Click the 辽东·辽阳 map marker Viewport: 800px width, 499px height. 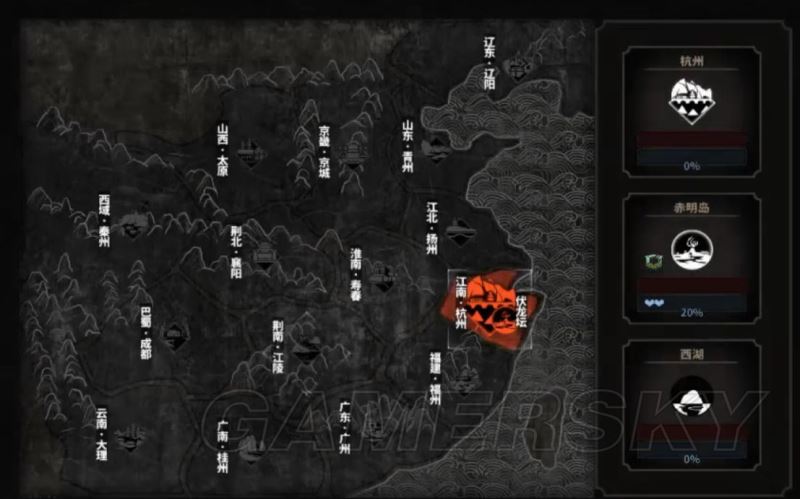pos(518,68)
